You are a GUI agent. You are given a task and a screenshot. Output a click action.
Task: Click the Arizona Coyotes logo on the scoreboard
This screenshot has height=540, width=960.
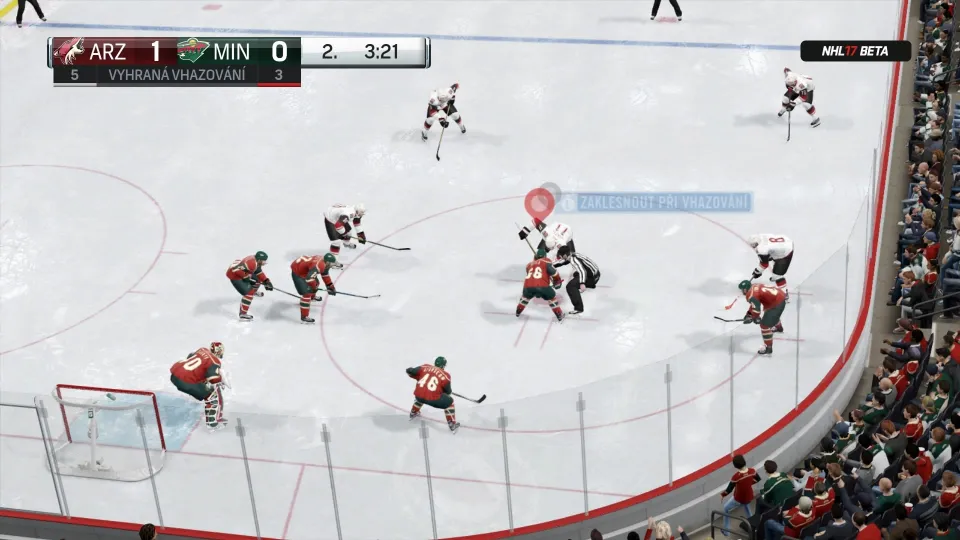[x=69, y=52]
